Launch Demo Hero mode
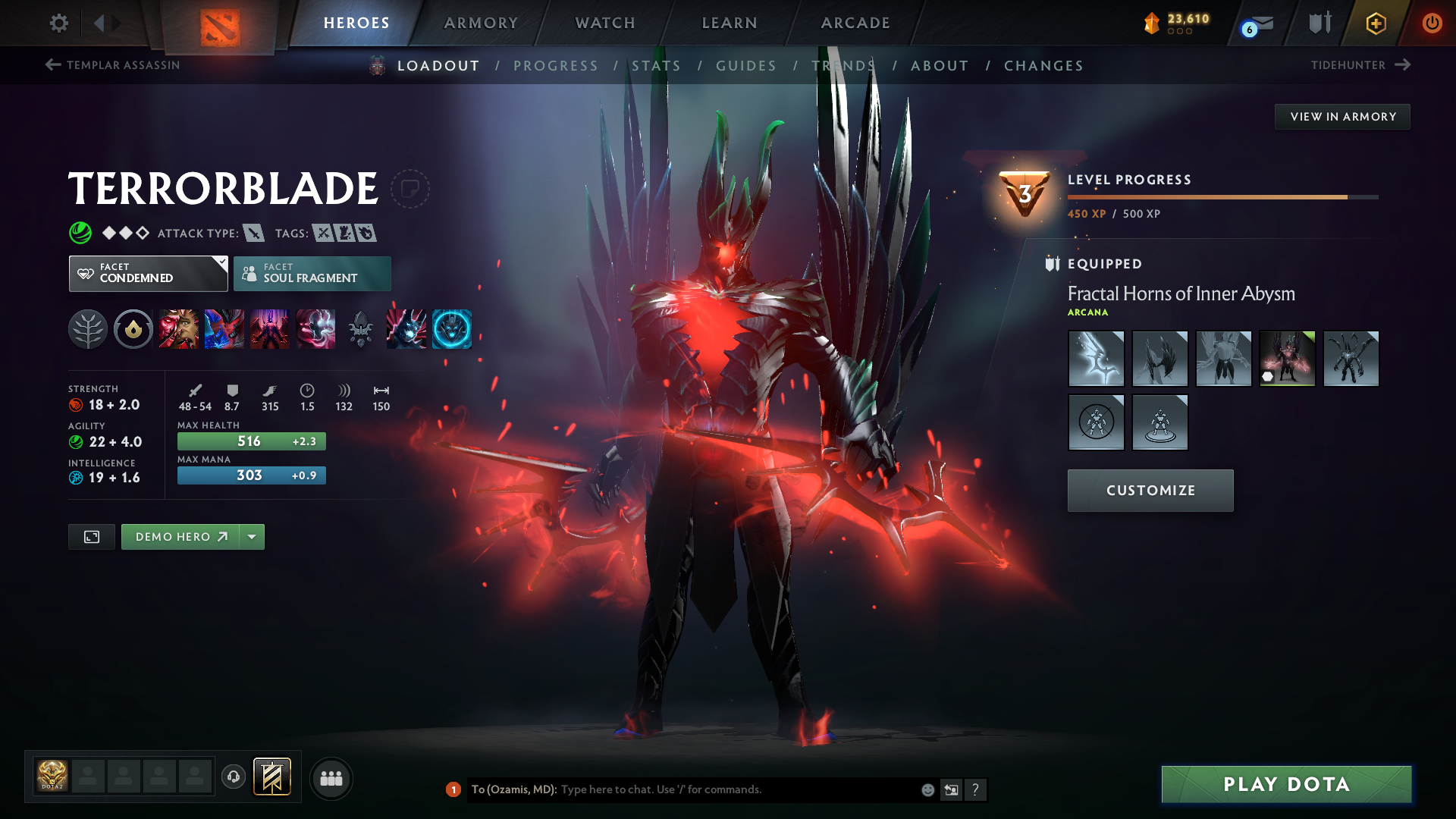 point(180,537)
